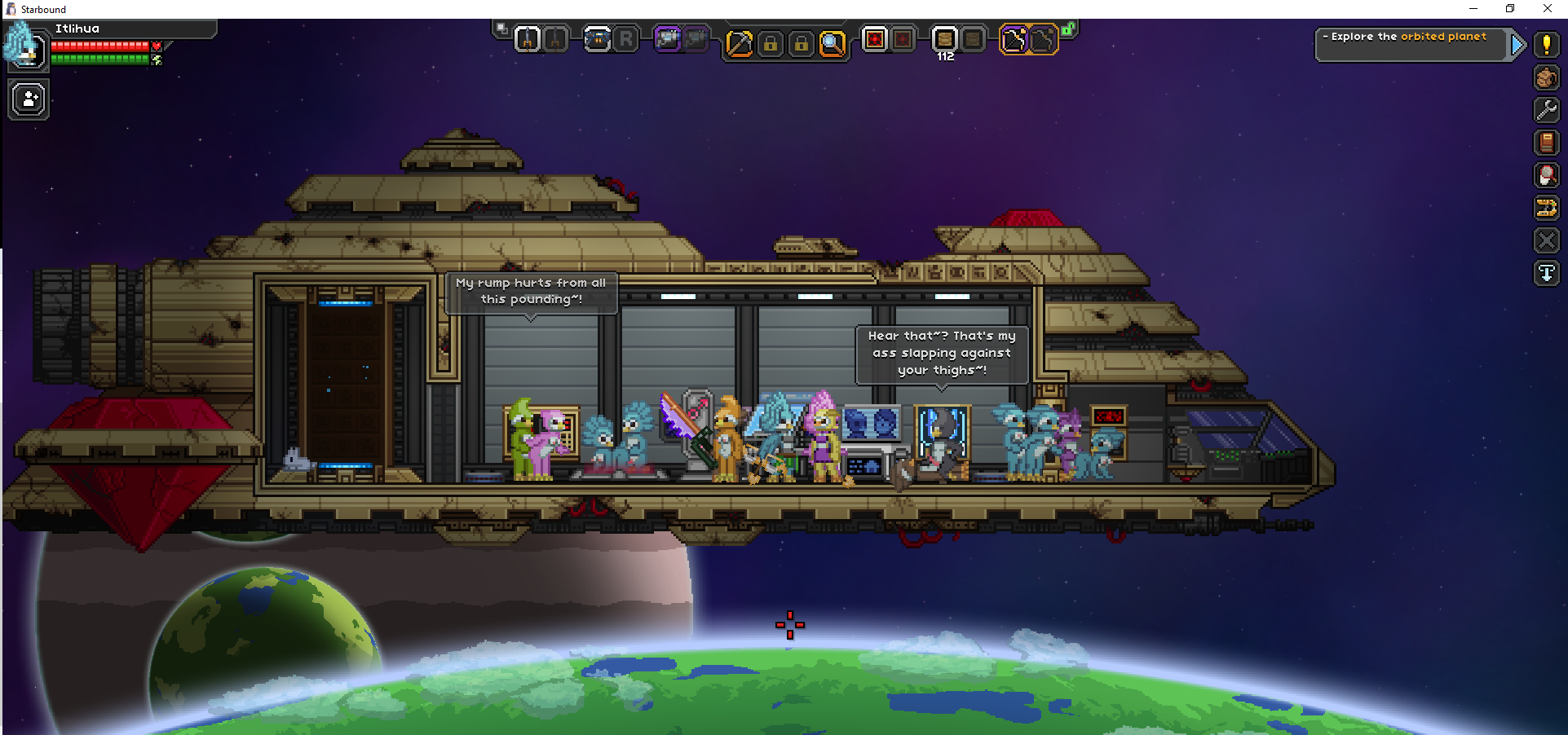
Task: Select the wood block slot with 112
Action: point(944,39)
